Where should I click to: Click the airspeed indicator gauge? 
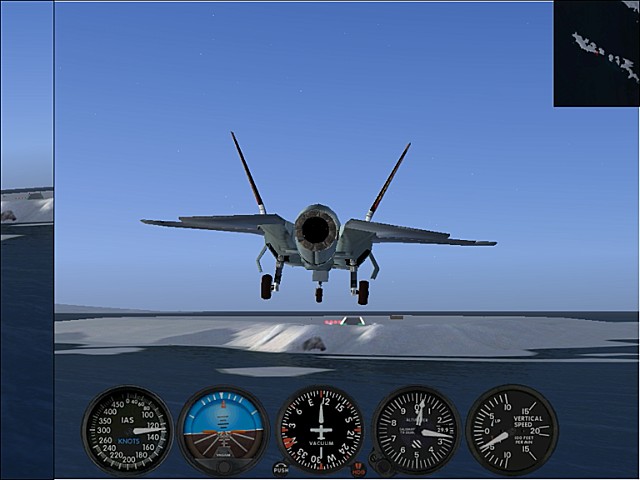[127, 430]
